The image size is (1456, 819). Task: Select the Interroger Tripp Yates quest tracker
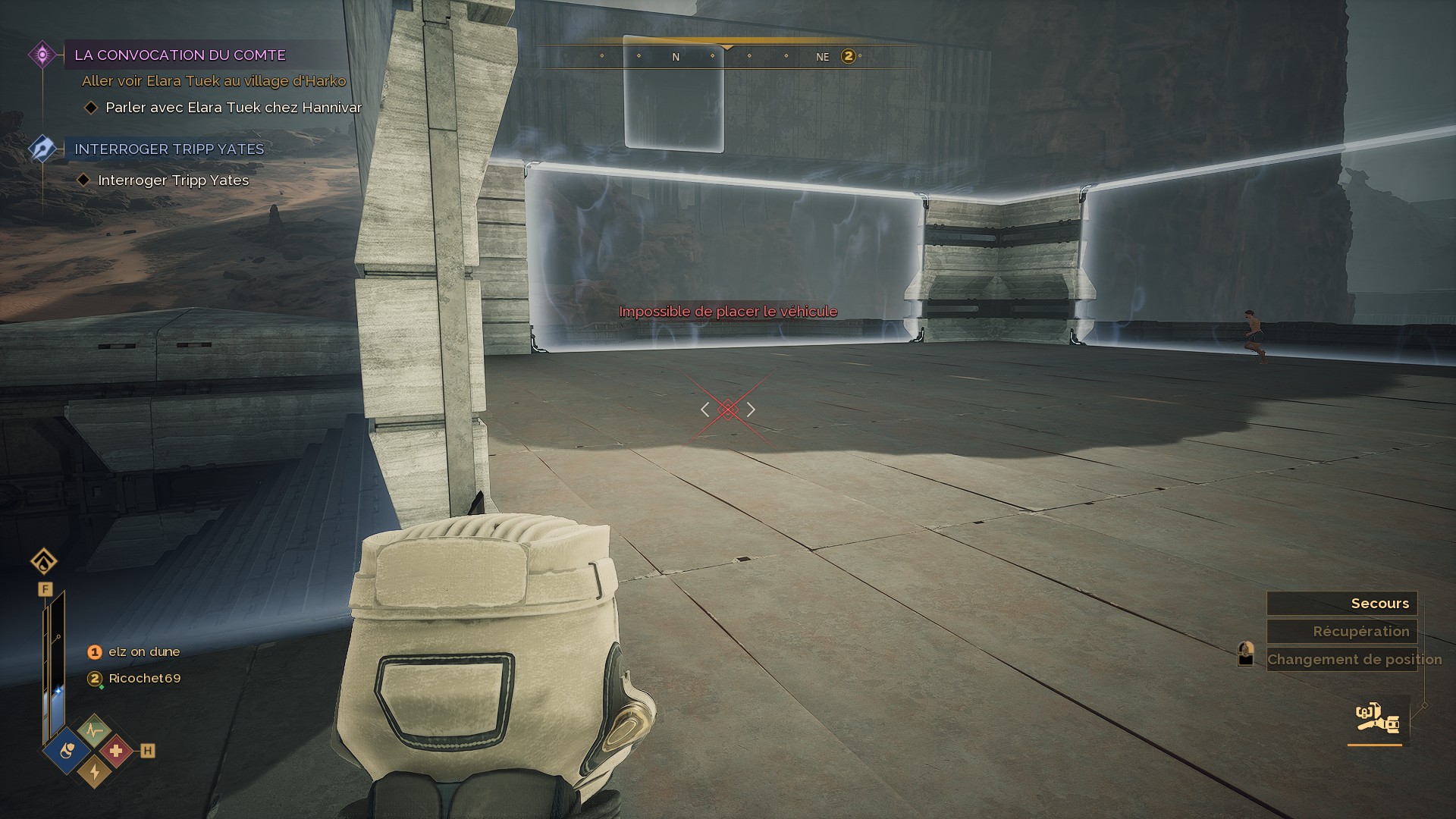tap(169, 149)
